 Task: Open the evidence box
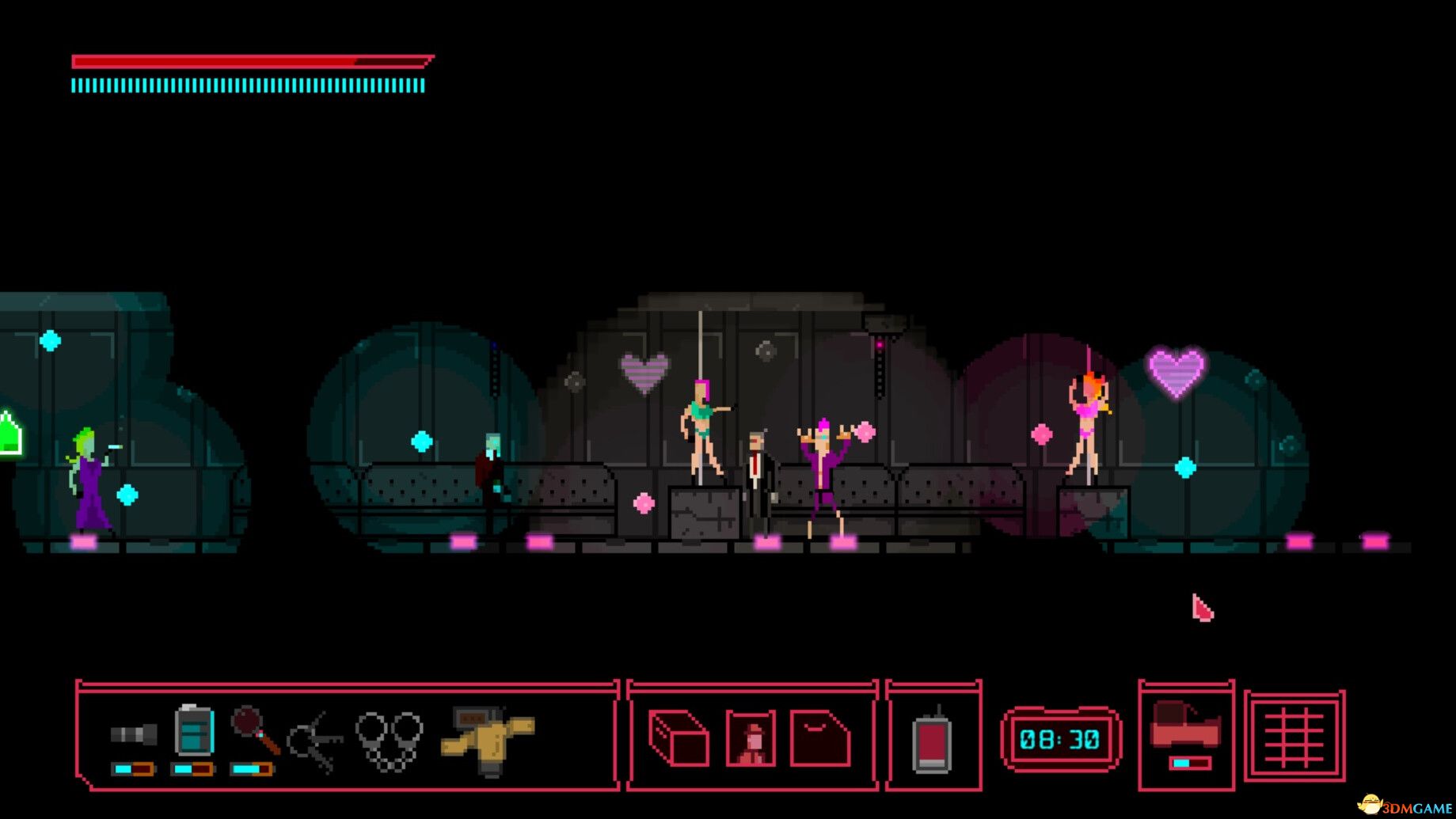coord(679,737)
